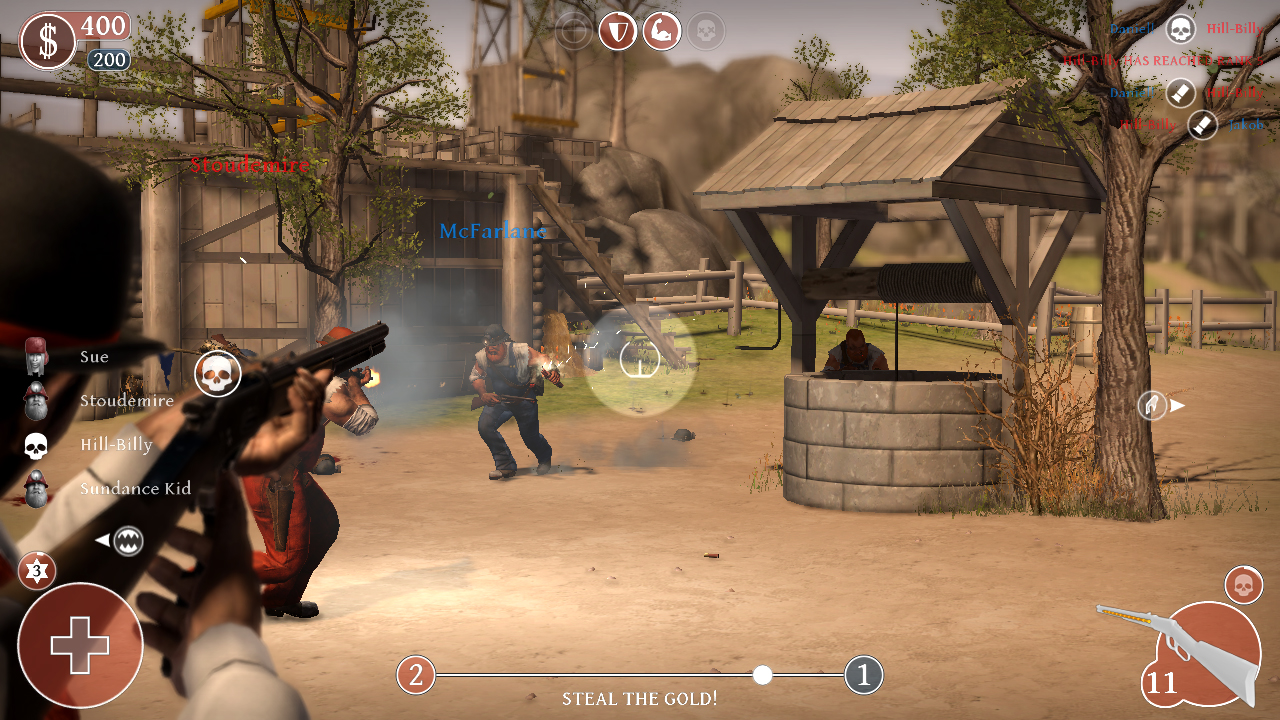Image resolution: width=1280 pixels, height=720 pixels.
Task: Click the skull marker next to Stoudemire's portrait
Action: pos(216,375)
